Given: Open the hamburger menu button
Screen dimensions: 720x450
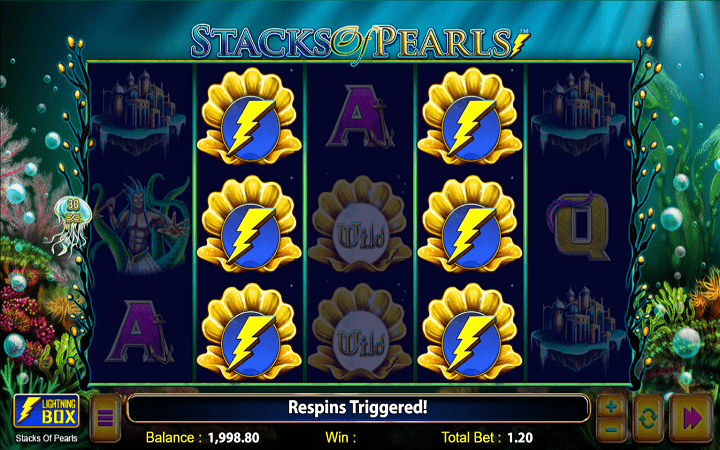Looking at the screenshot, I should click(105, 417).
